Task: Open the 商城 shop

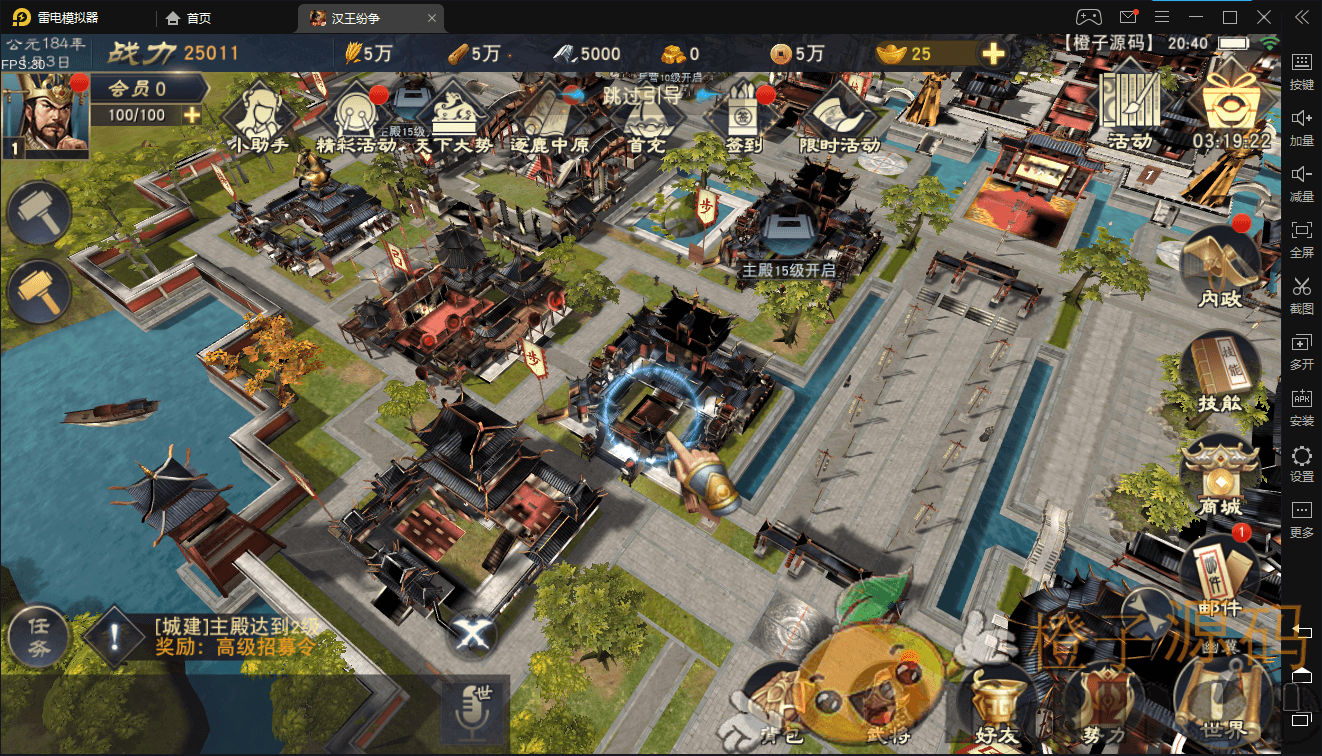Action: point(1220,478)
